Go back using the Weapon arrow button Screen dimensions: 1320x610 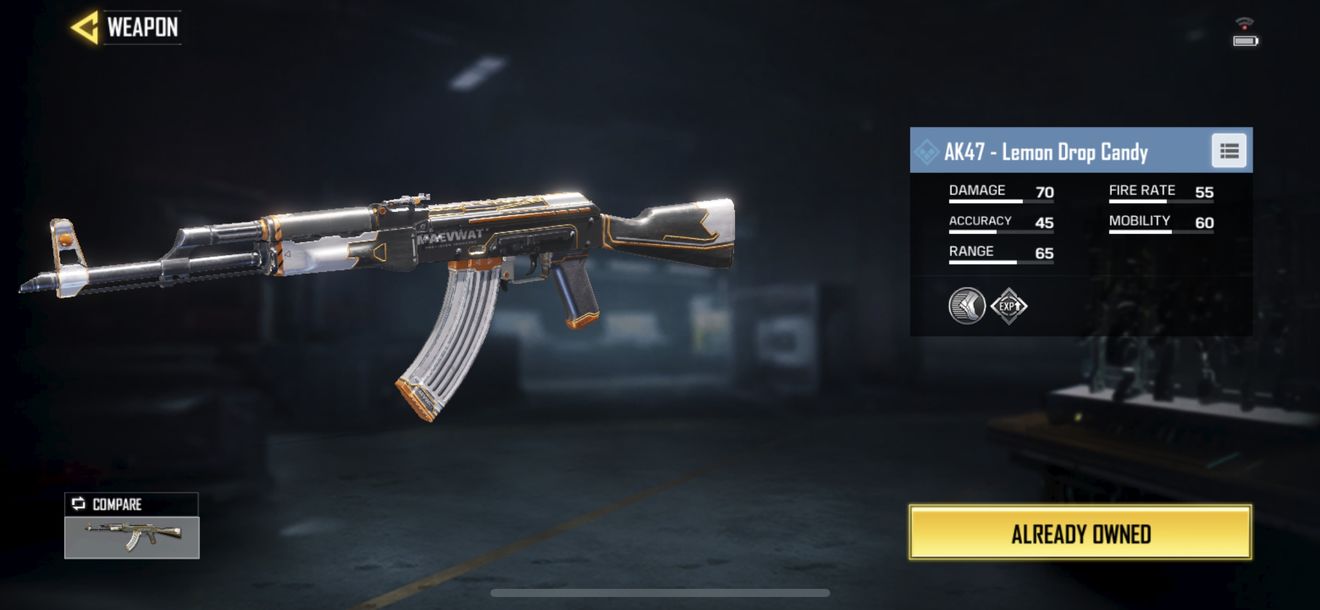click(x=86, y=27)
